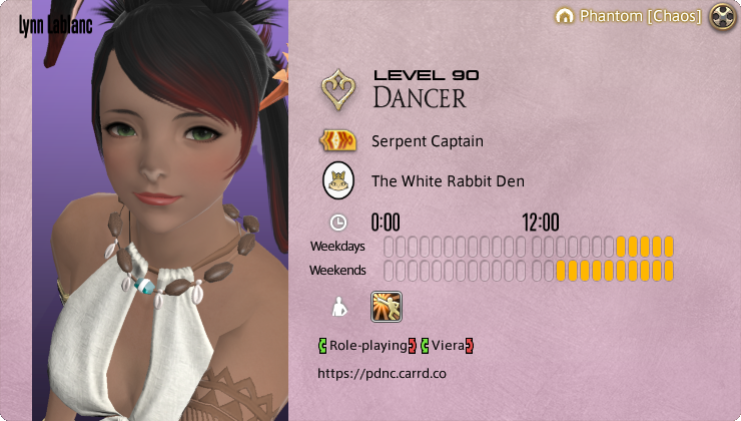
Task: Click the film reel icon in the corner
Action: [722, 16]
